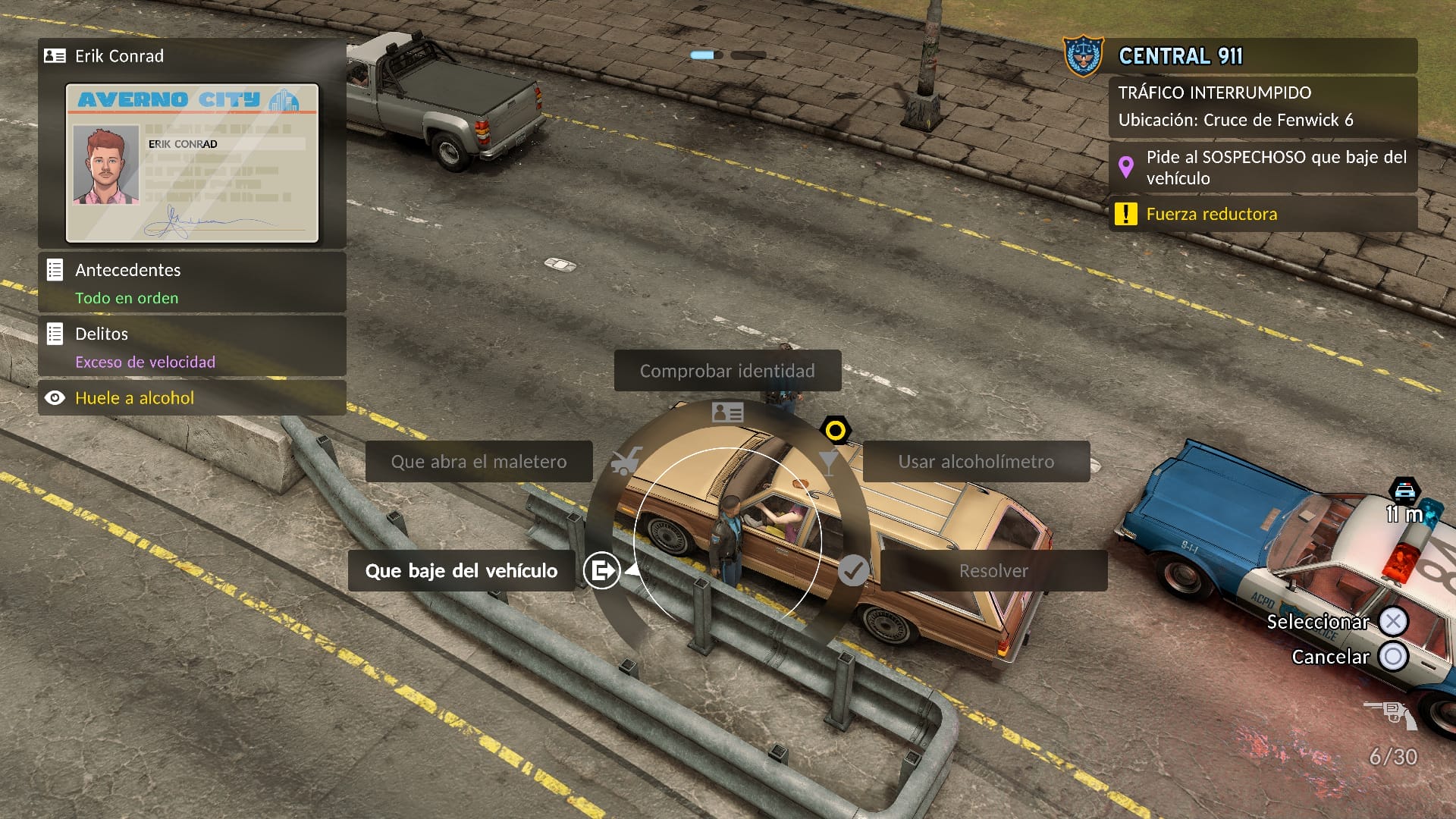This screenshot has height=819, width=1456.
Task: Select the "Huele a alcohol" observation
Action: pos(192,398)
